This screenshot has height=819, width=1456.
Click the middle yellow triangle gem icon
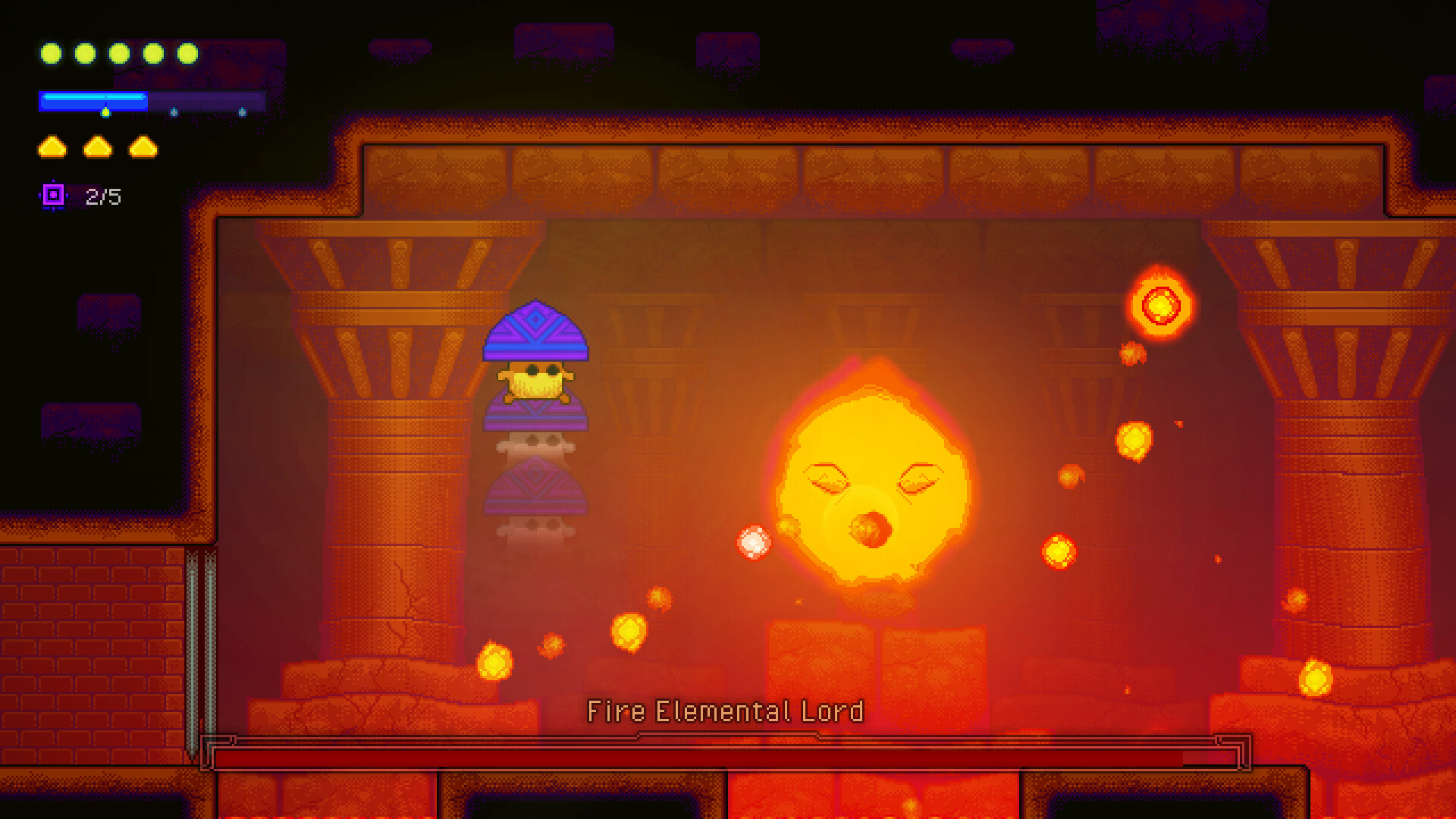click(97, 146)
